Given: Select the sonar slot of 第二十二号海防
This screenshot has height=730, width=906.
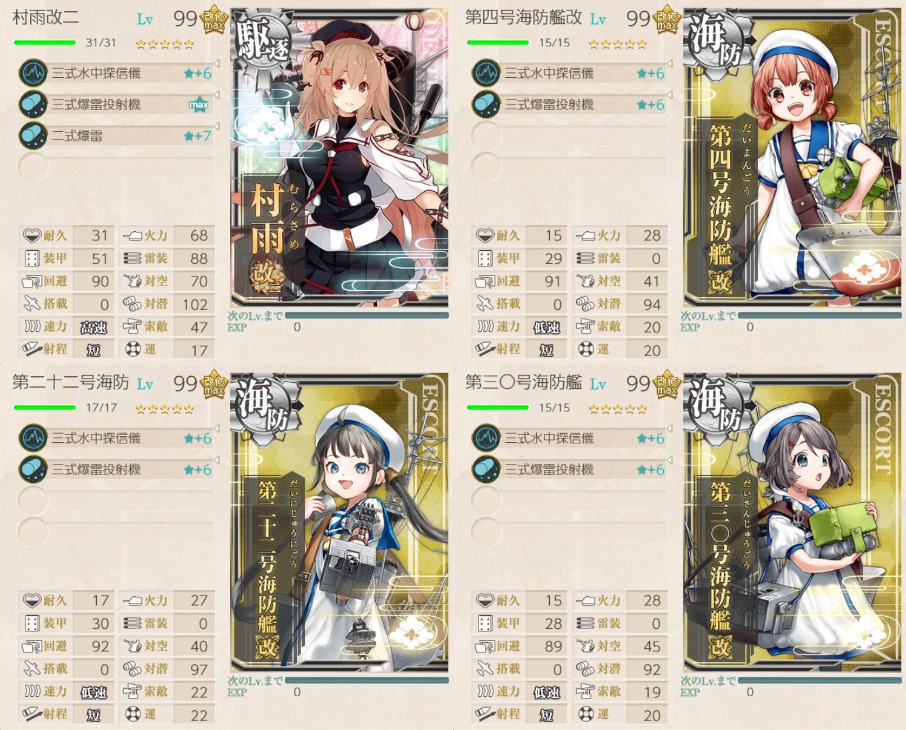Looking at the screenshot, I should (x=115, y=438).
